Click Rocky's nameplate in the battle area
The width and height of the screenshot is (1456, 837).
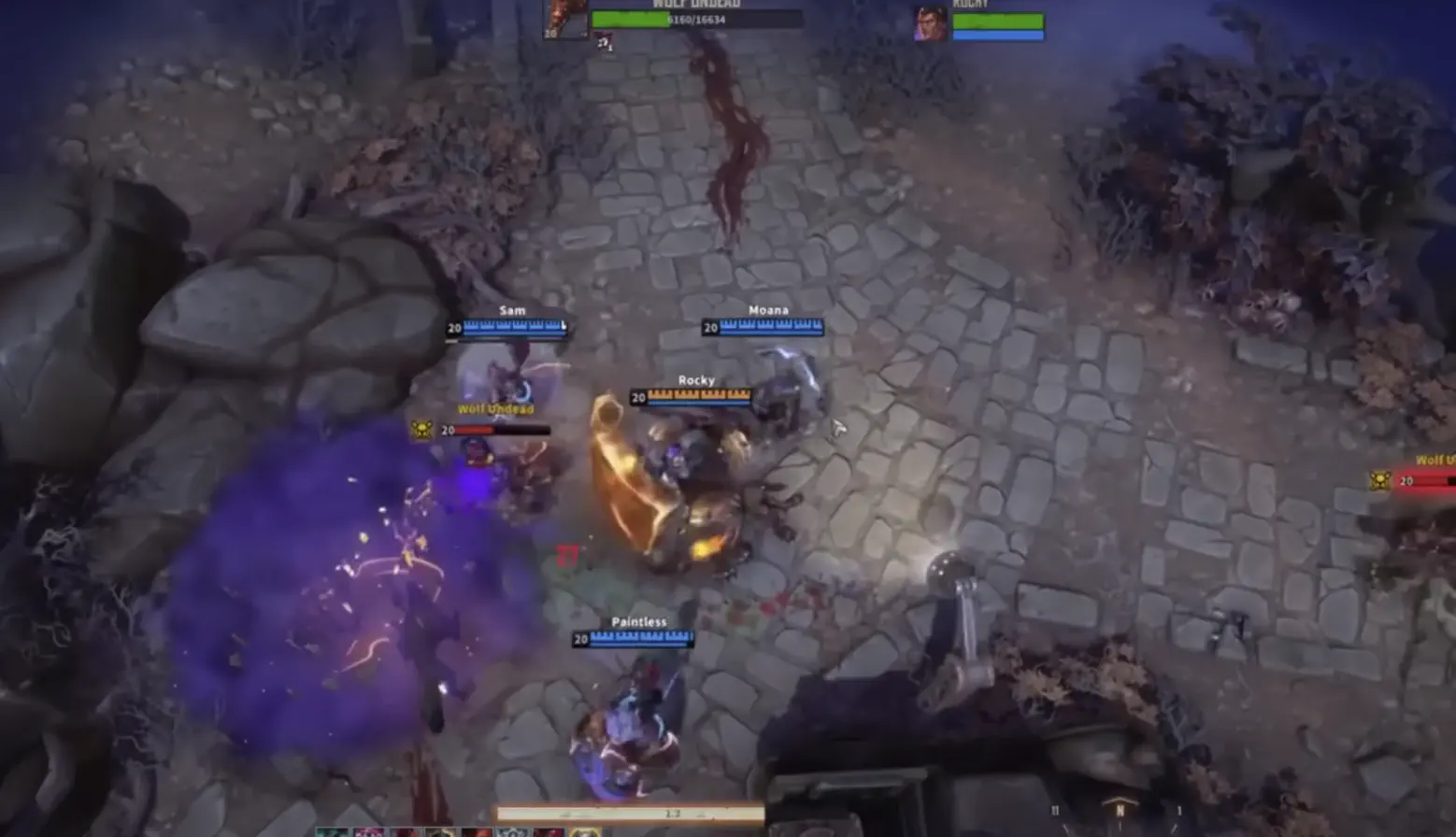696,380
